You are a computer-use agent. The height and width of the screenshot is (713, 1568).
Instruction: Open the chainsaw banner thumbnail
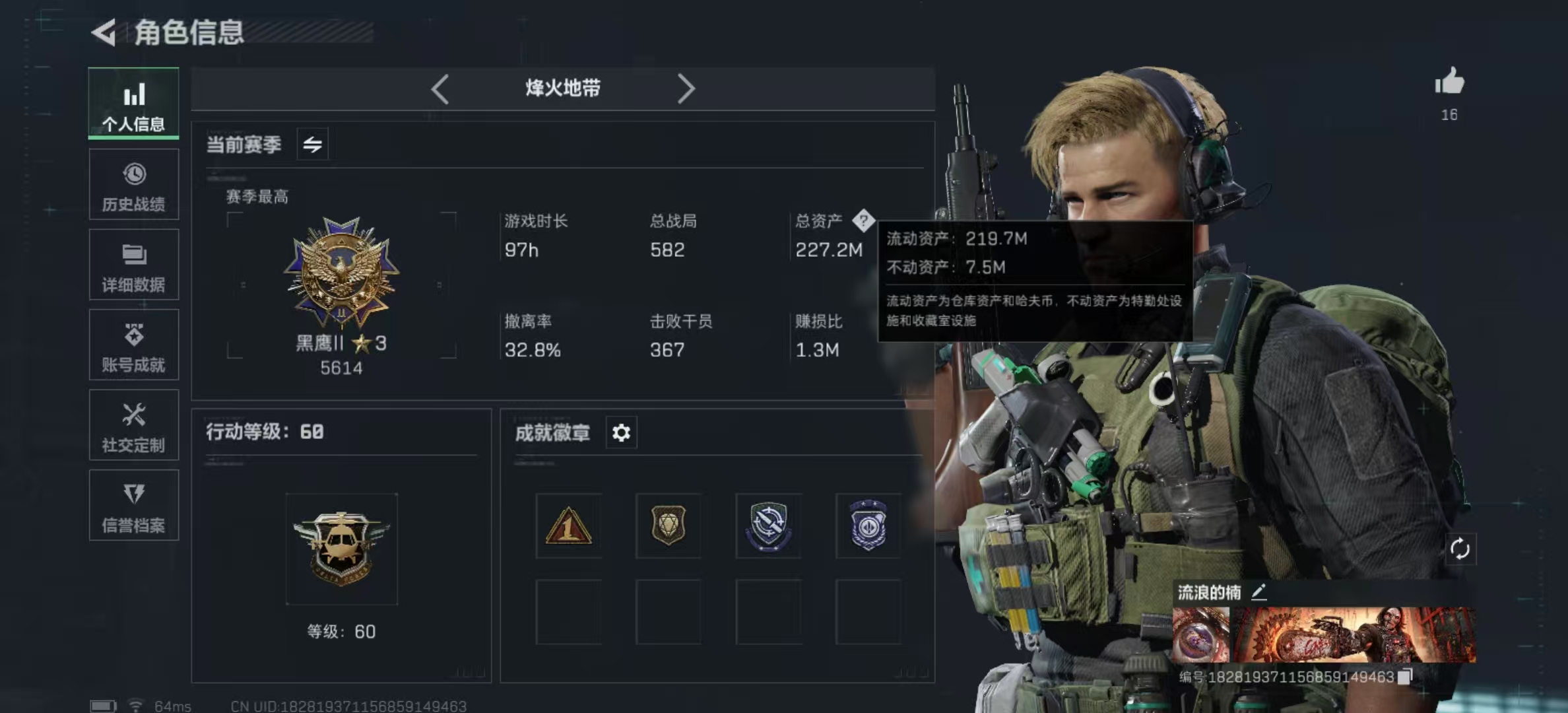(x=1353, y=634)
